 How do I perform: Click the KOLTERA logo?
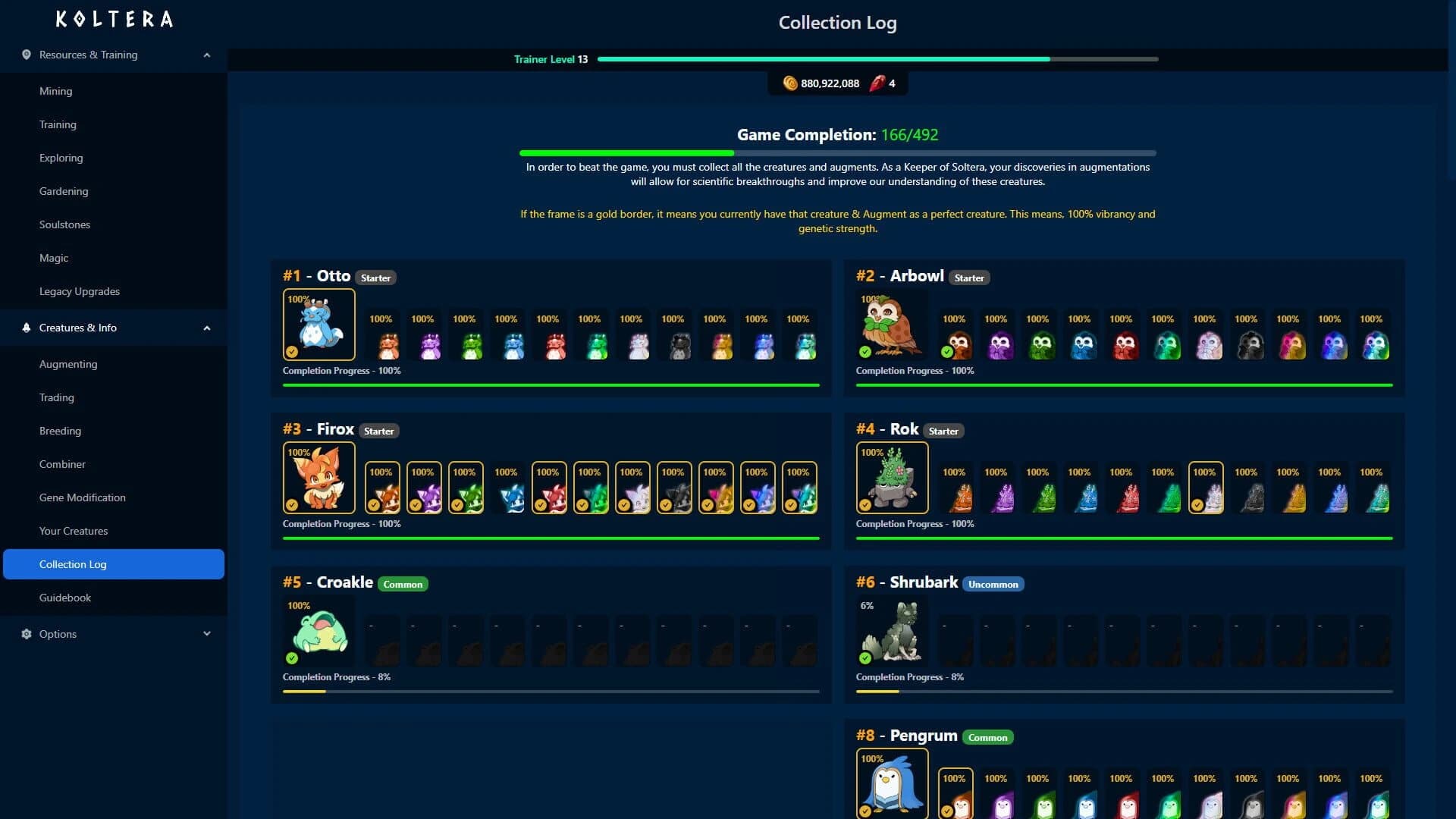(x=114, y=19)
